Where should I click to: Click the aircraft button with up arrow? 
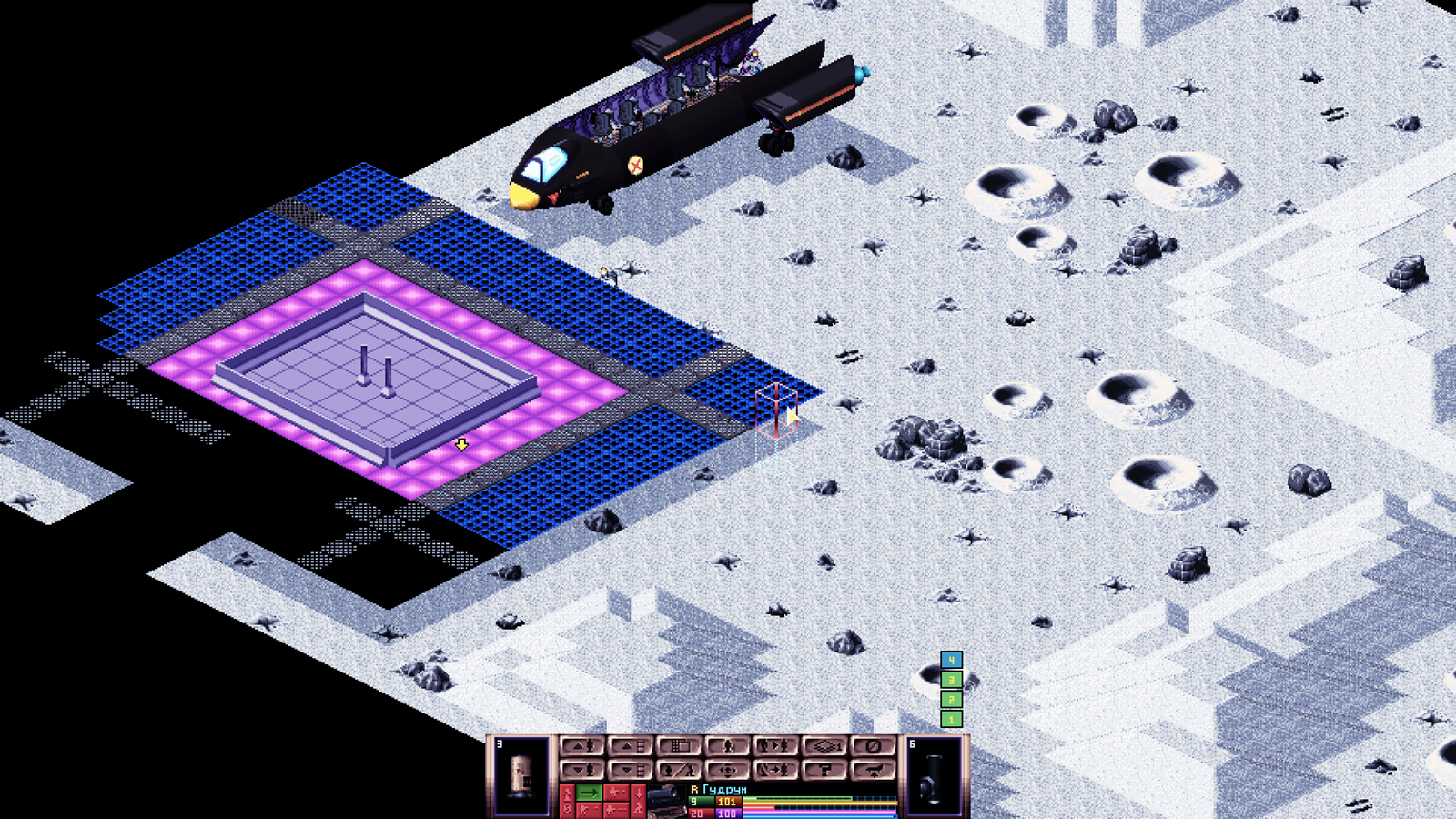[x=872, y=770]
